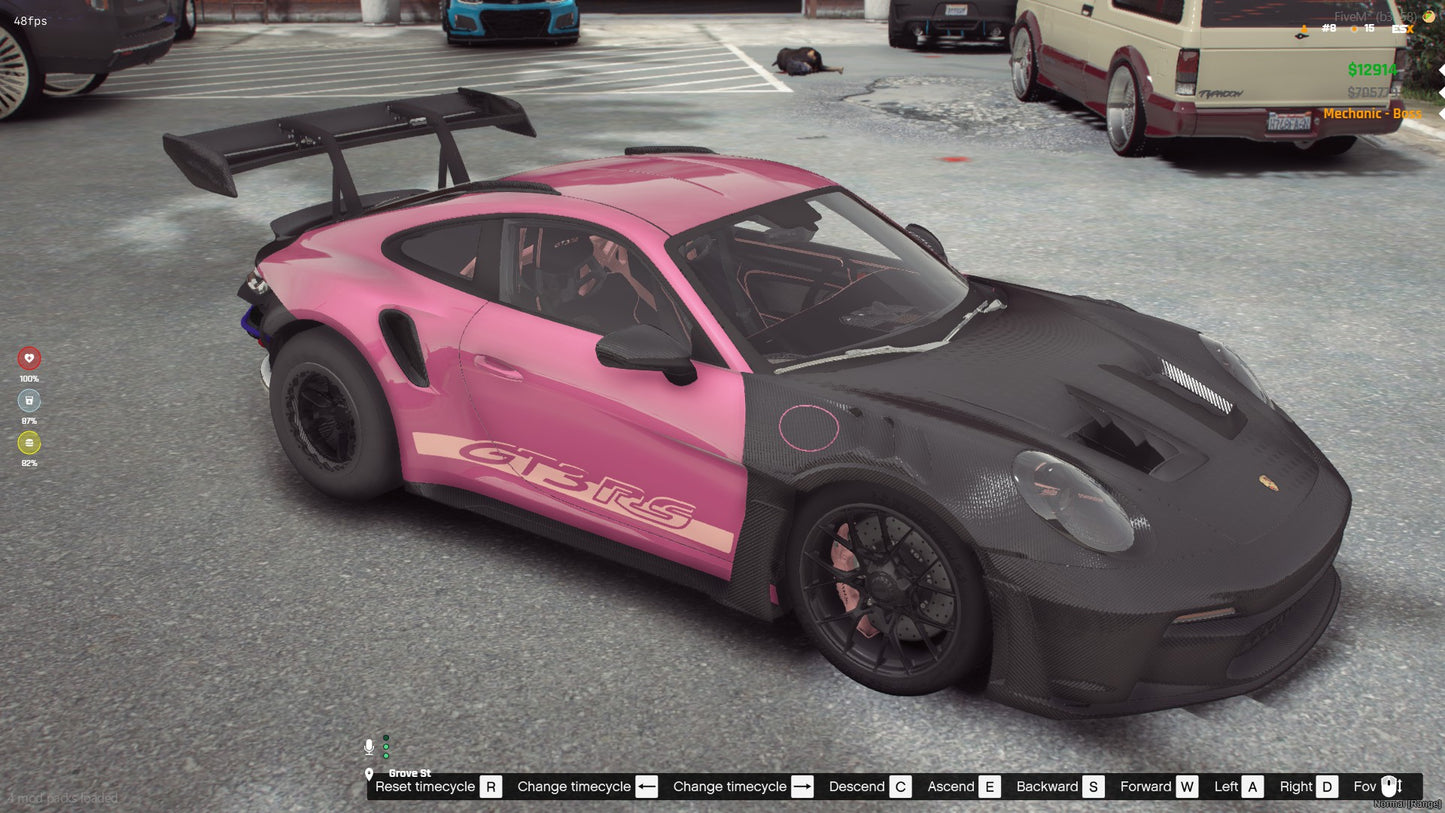Click the 82% hunger percentage indicator

pyautogui.click(x=29, y=463)
